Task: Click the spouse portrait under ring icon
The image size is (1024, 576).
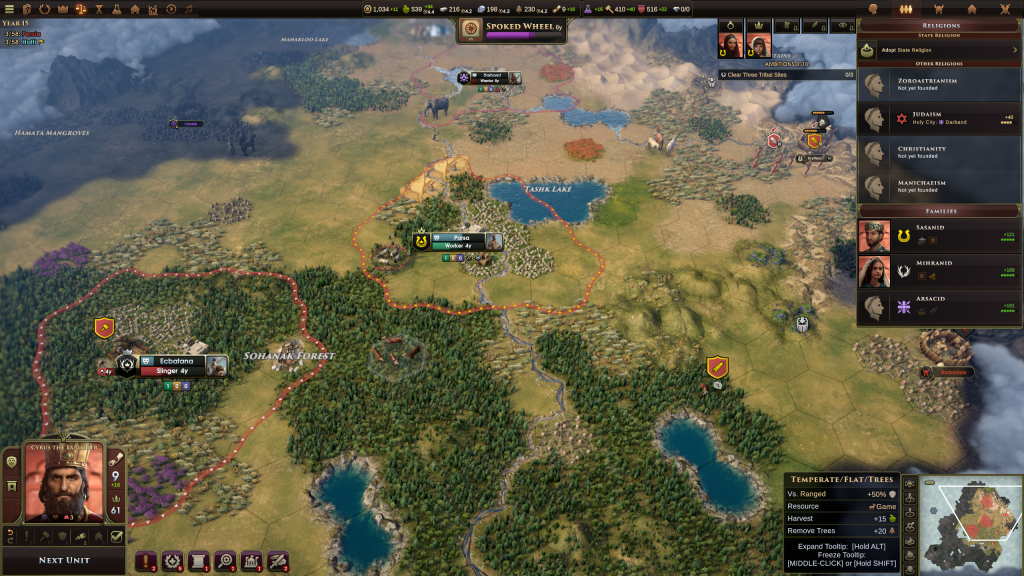Action: (x=731, y=46)
